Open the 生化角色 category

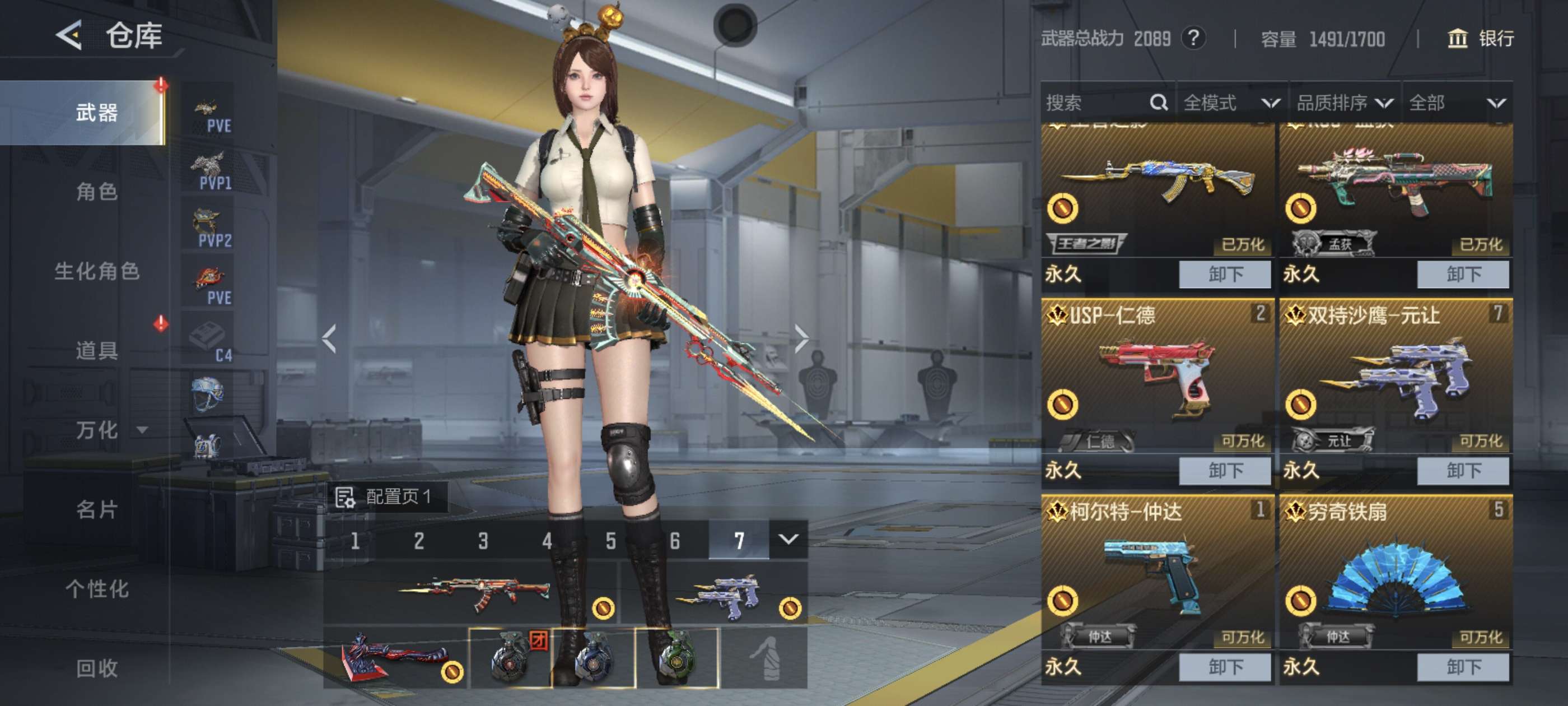click(97, 271)
